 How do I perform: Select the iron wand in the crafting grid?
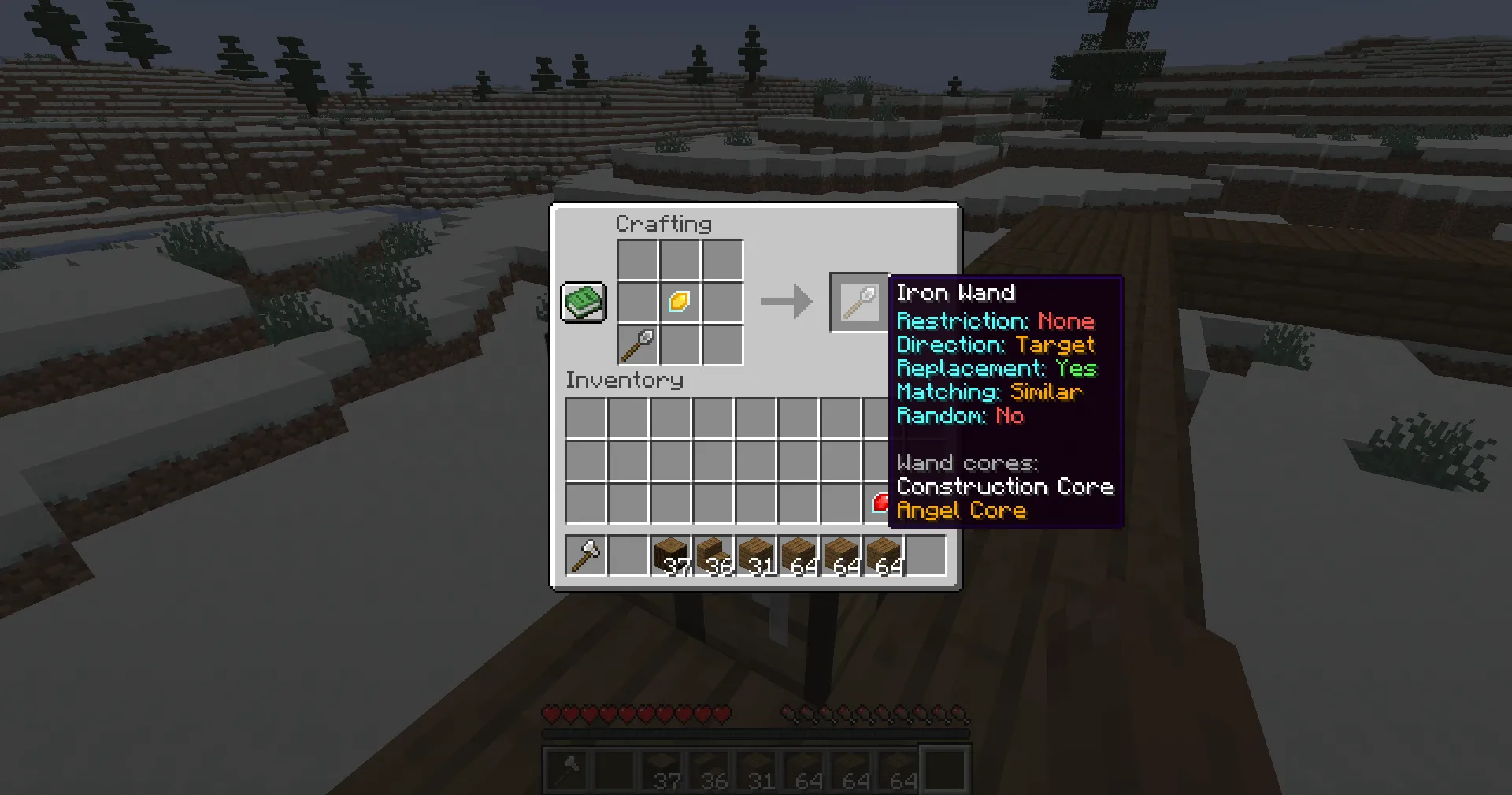(x=638, y=344)
